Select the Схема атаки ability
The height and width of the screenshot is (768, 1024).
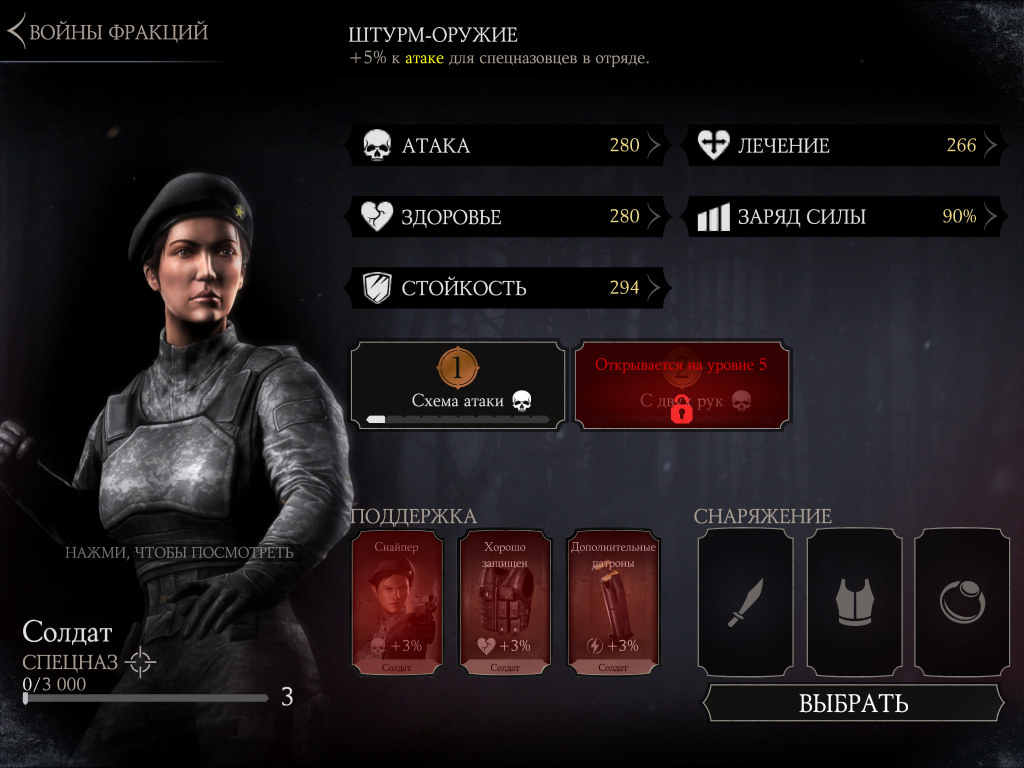tap(458, 386)
